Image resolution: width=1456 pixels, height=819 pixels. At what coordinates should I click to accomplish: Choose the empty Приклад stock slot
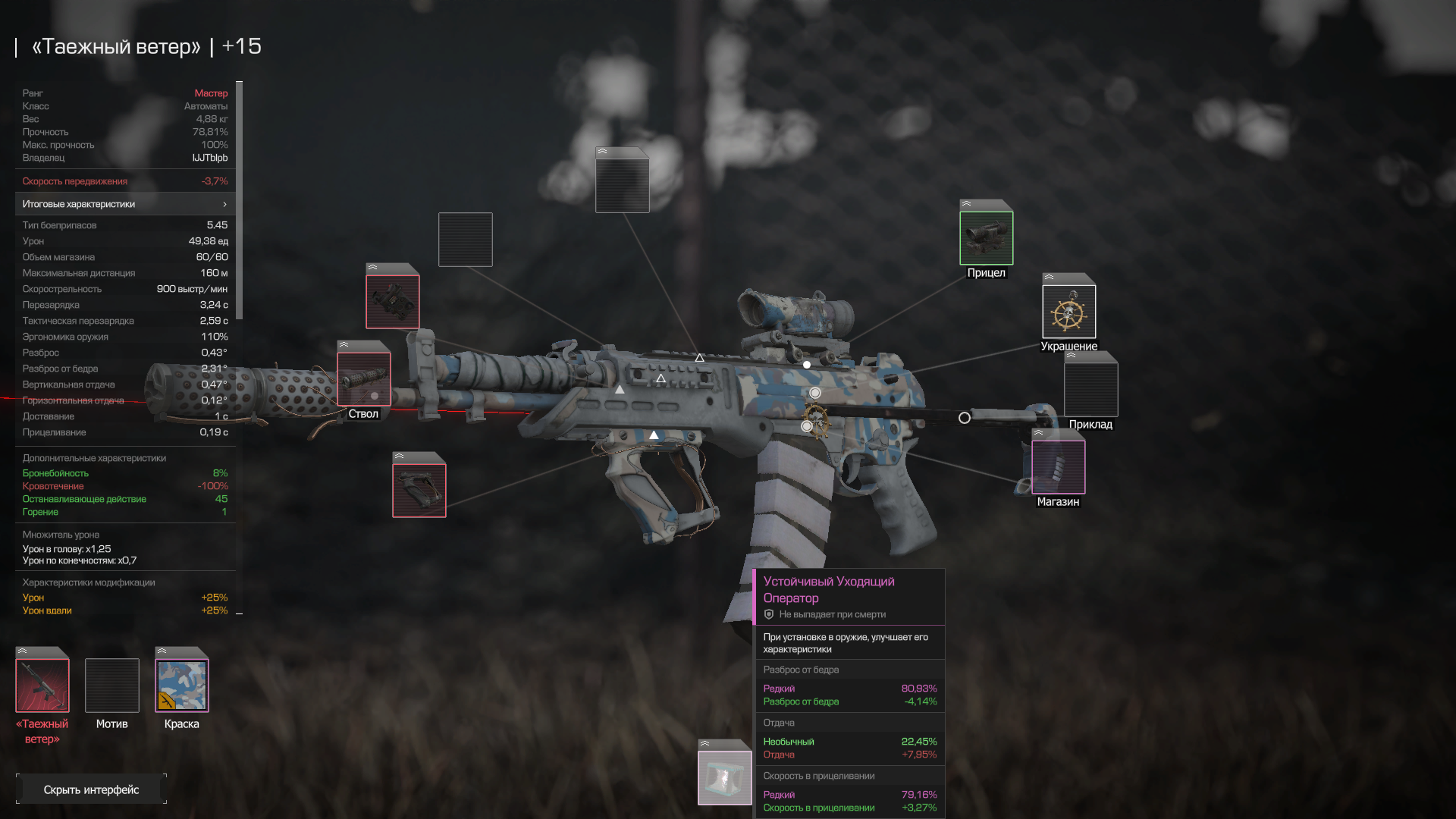click(x=1090, y=389)
